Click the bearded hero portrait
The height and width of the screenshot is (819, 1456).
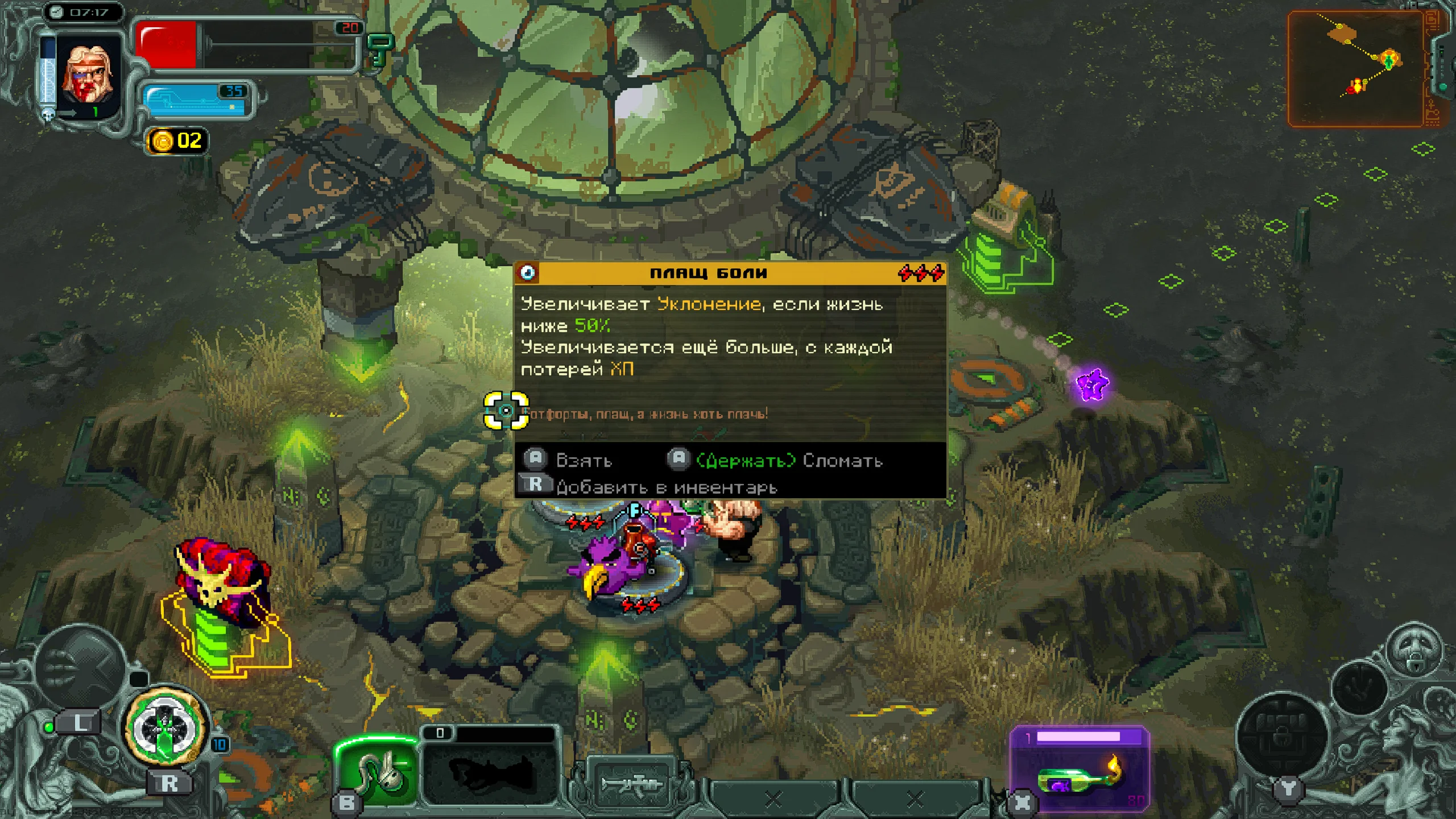88,74
